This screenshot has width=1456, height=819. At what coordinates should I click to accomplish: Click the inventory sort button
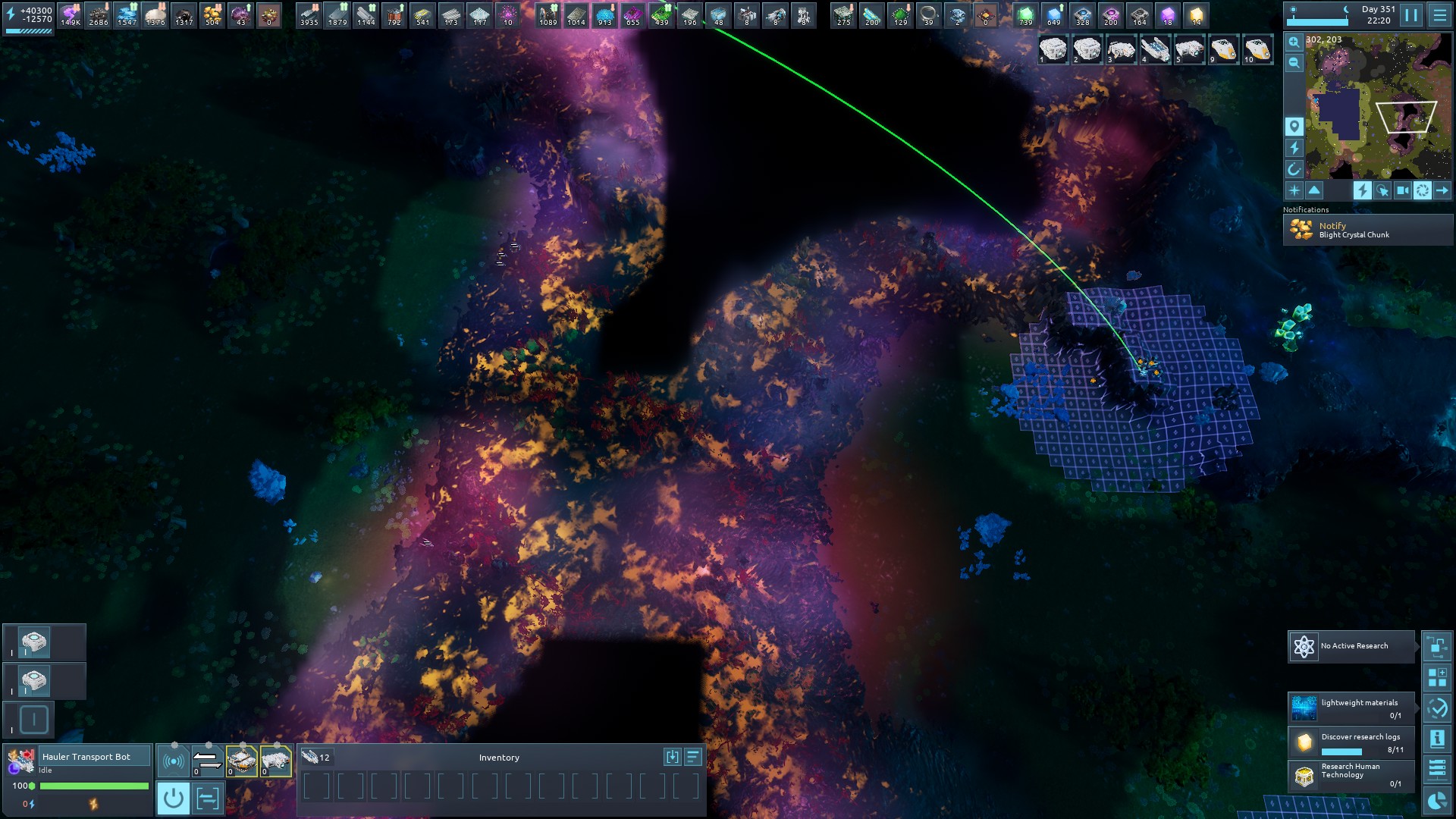pos(692,757)
